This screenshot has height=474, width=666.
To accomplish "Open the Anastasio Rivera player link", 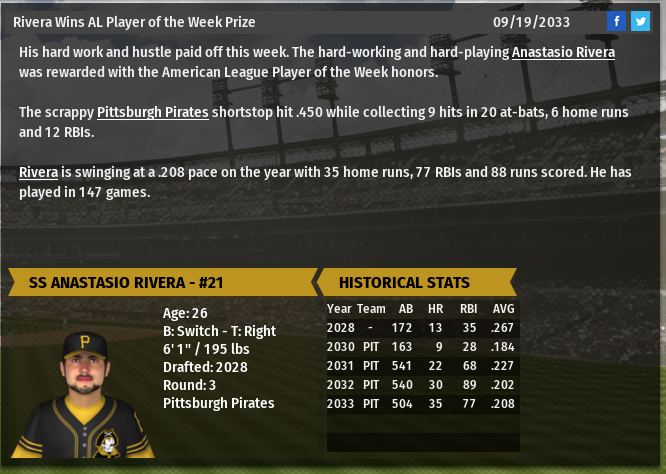I will [563, 52].
